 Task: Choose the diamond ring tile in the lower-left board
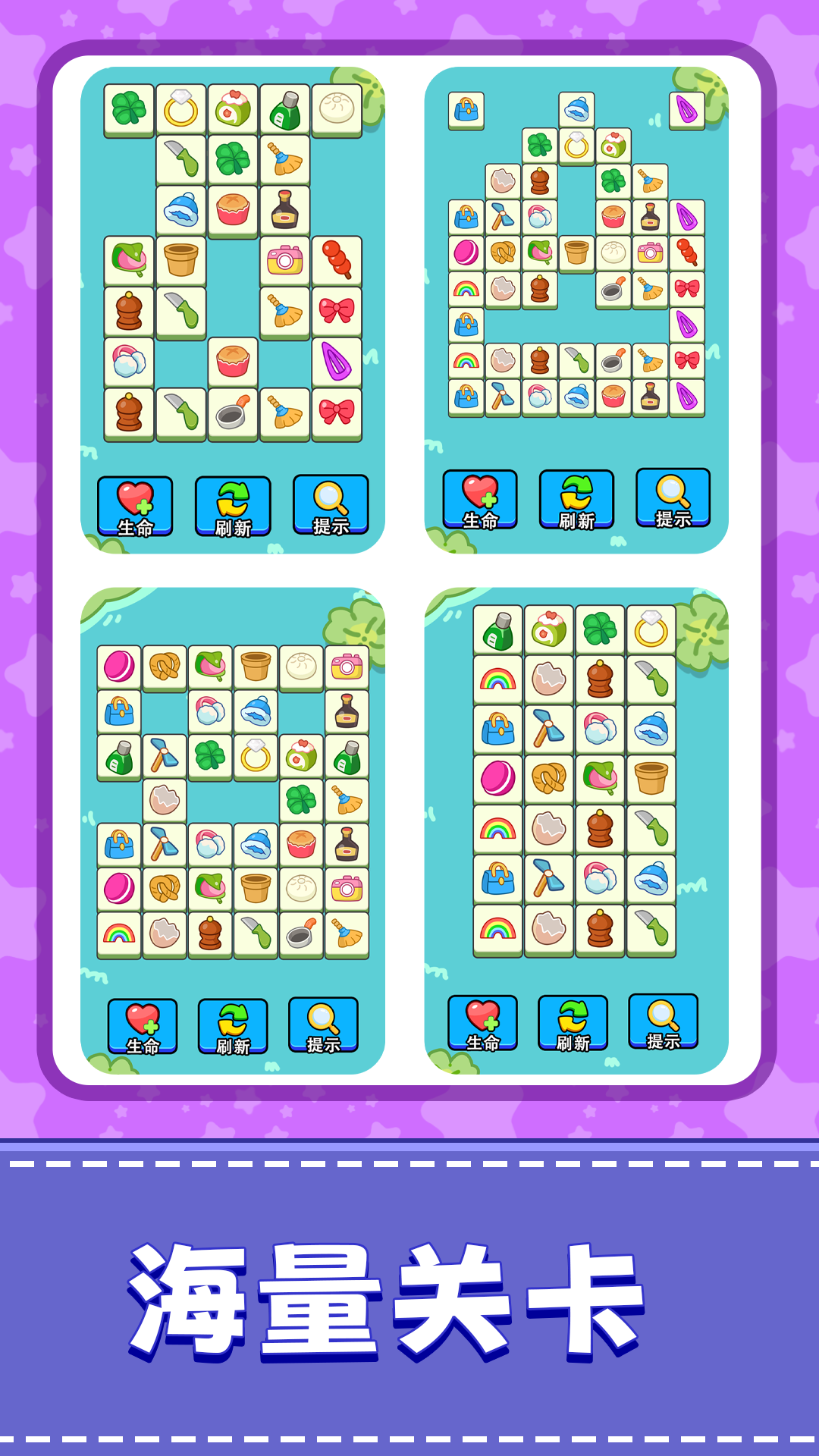256,757
